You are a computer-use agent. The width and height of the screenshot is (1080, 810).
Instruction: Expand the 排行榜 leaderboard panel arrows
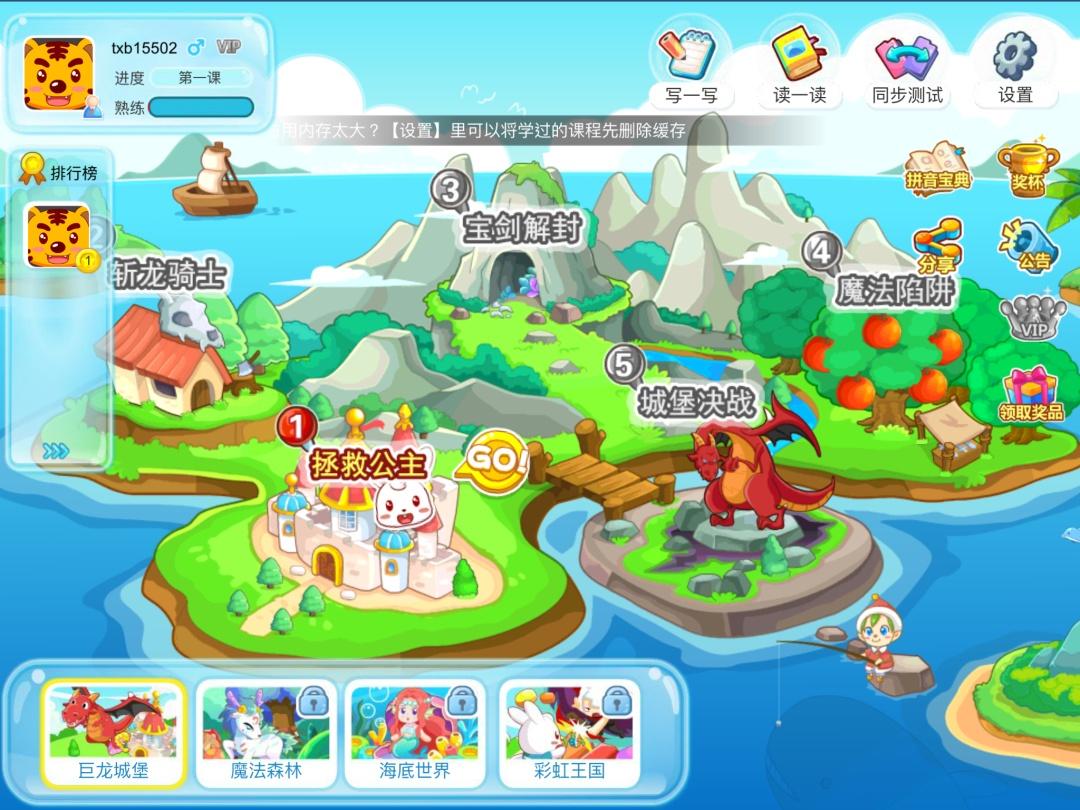pyautogui.click(x=56, y=451)
